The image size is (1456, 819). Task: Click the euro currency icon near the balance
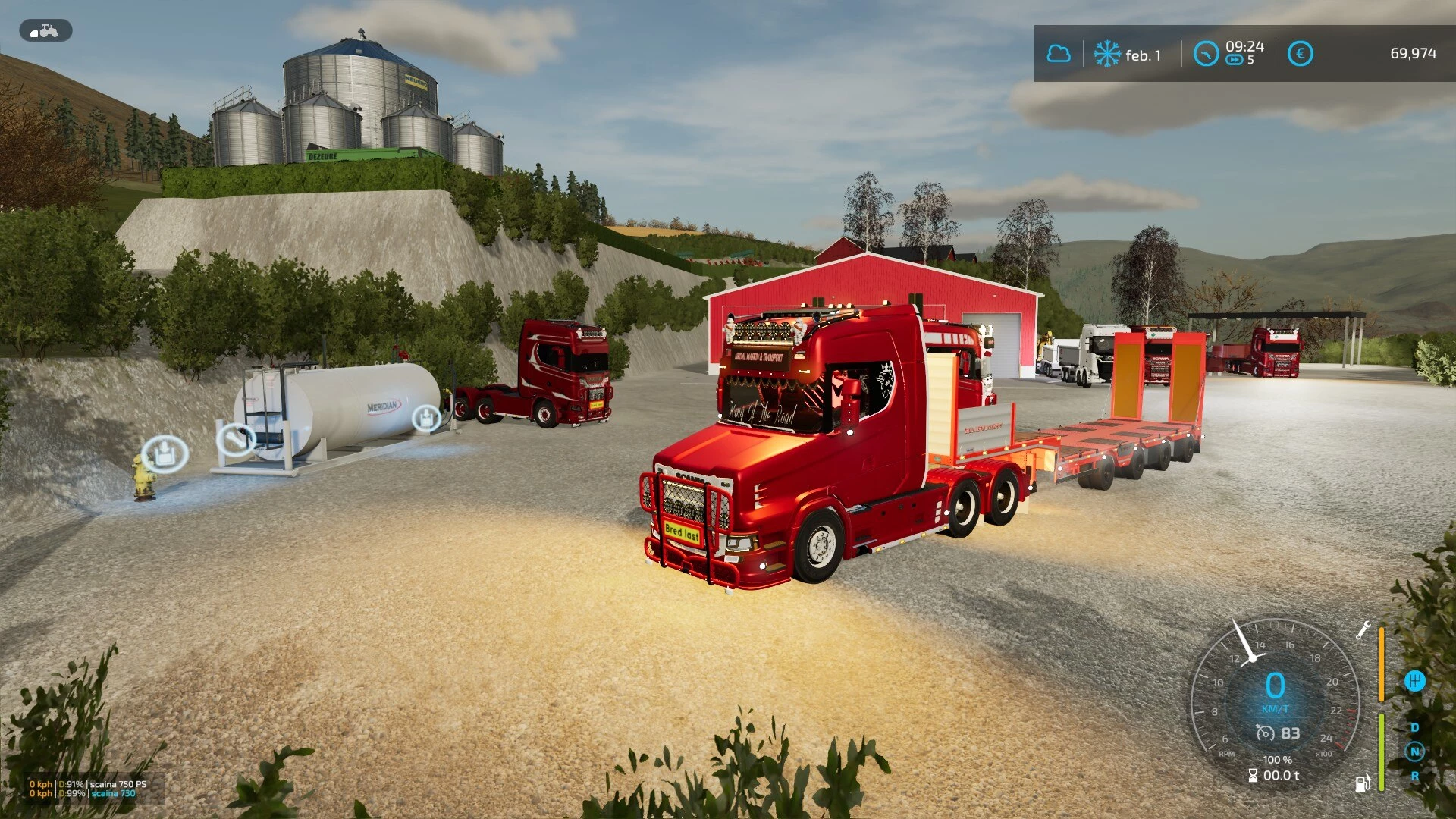click(1299, 53)
